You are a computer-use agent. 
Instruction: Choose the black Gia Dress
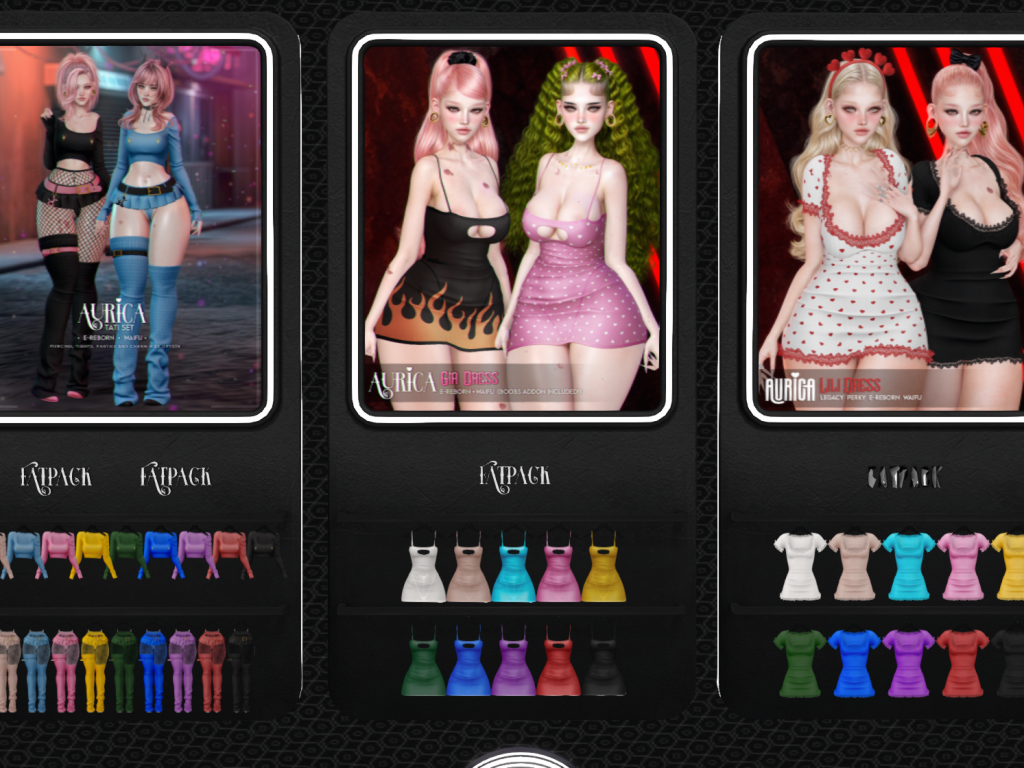click(x=604, y=663)
